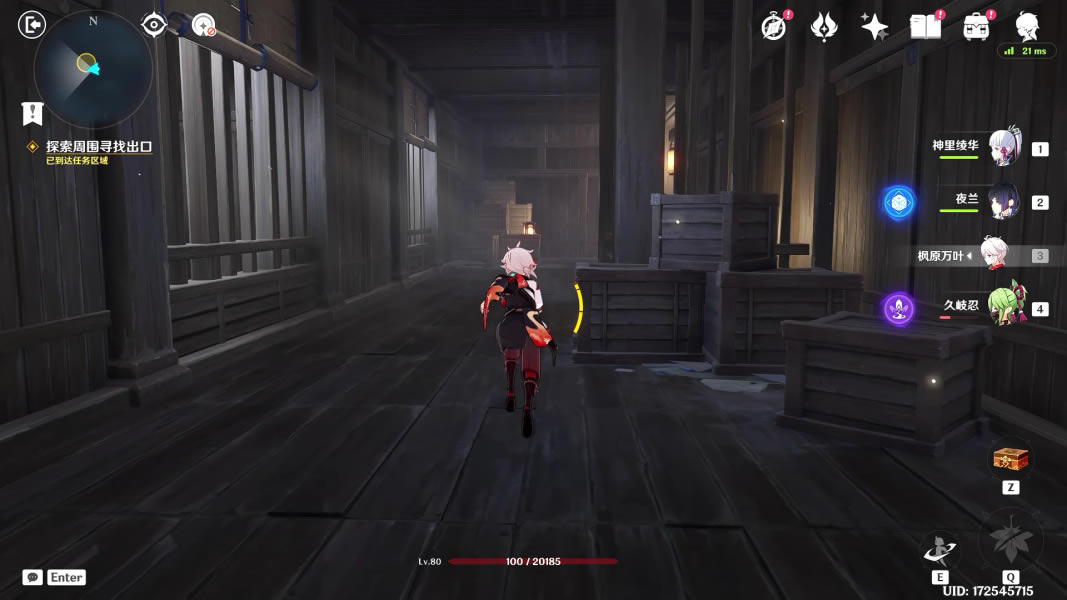Click the eye-shaped icon beside the minimap
Viewport: 1067px width, 600px height.
pos(154,25)
